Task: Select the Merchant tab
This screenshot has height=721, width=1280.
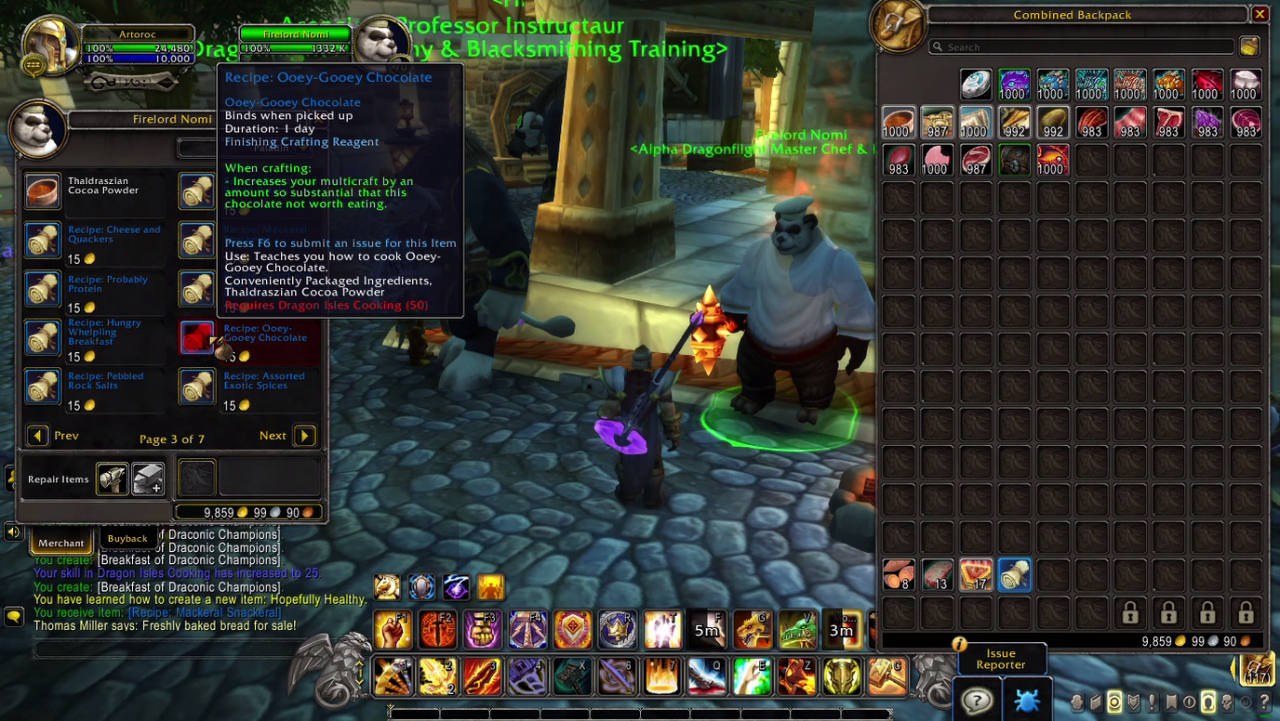Action: (x=61, y=543)
